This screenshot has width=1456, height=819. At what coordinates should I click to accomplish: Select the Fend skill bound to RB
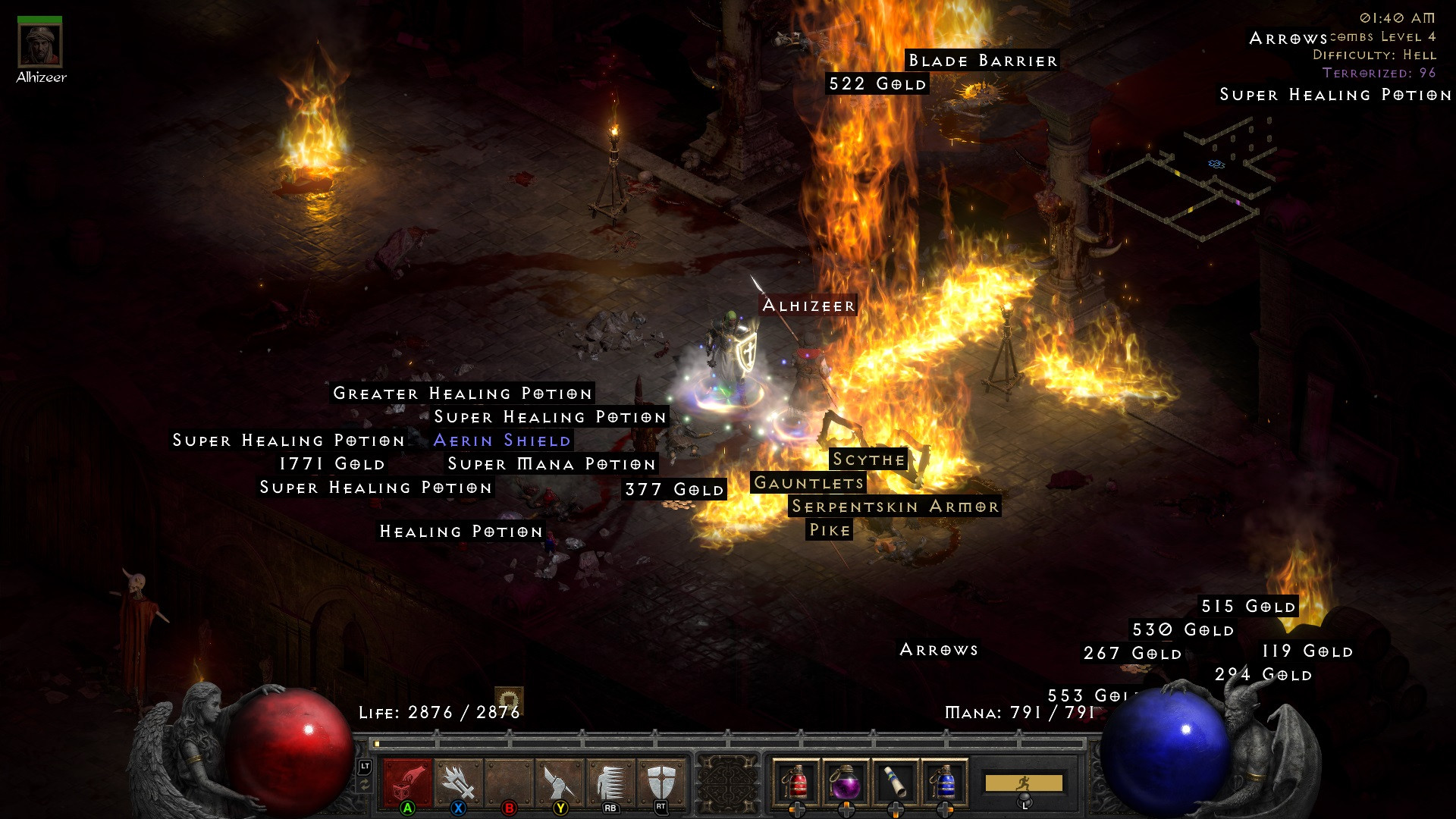pyautogui.click(x=610, y=781)
